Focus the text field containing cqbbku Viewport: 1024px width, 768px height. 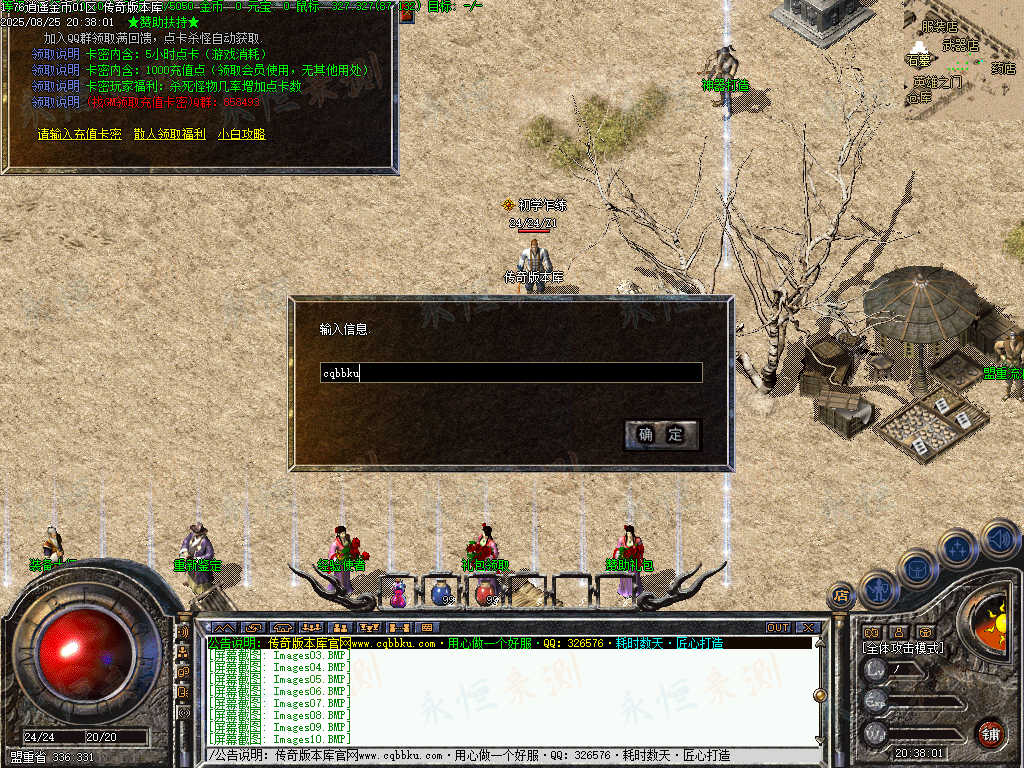click(510, 373)
